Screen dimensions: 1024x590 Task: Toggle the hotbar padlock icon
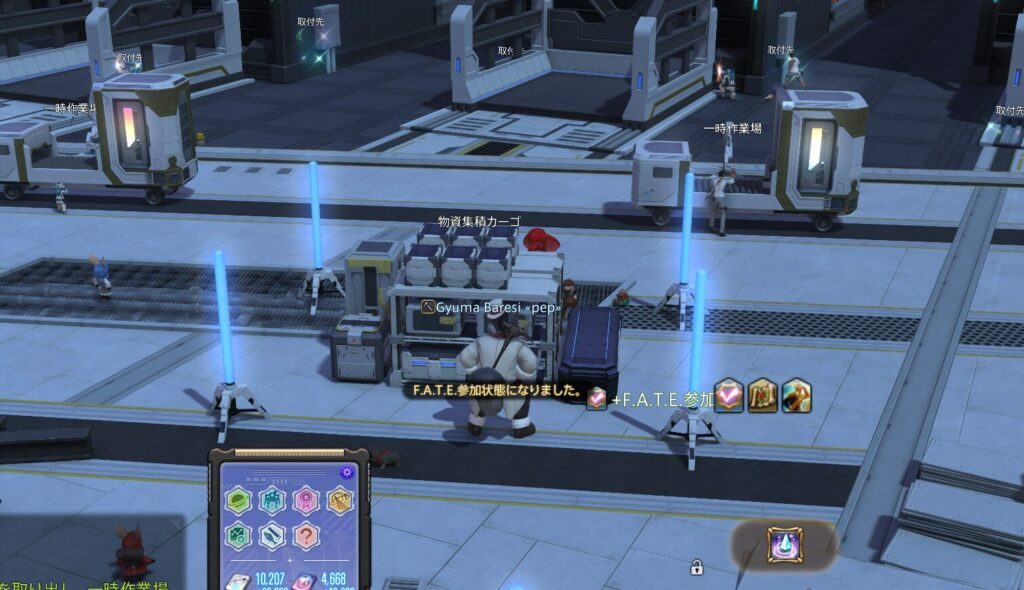pyautogui.click(x=696, y=568)
